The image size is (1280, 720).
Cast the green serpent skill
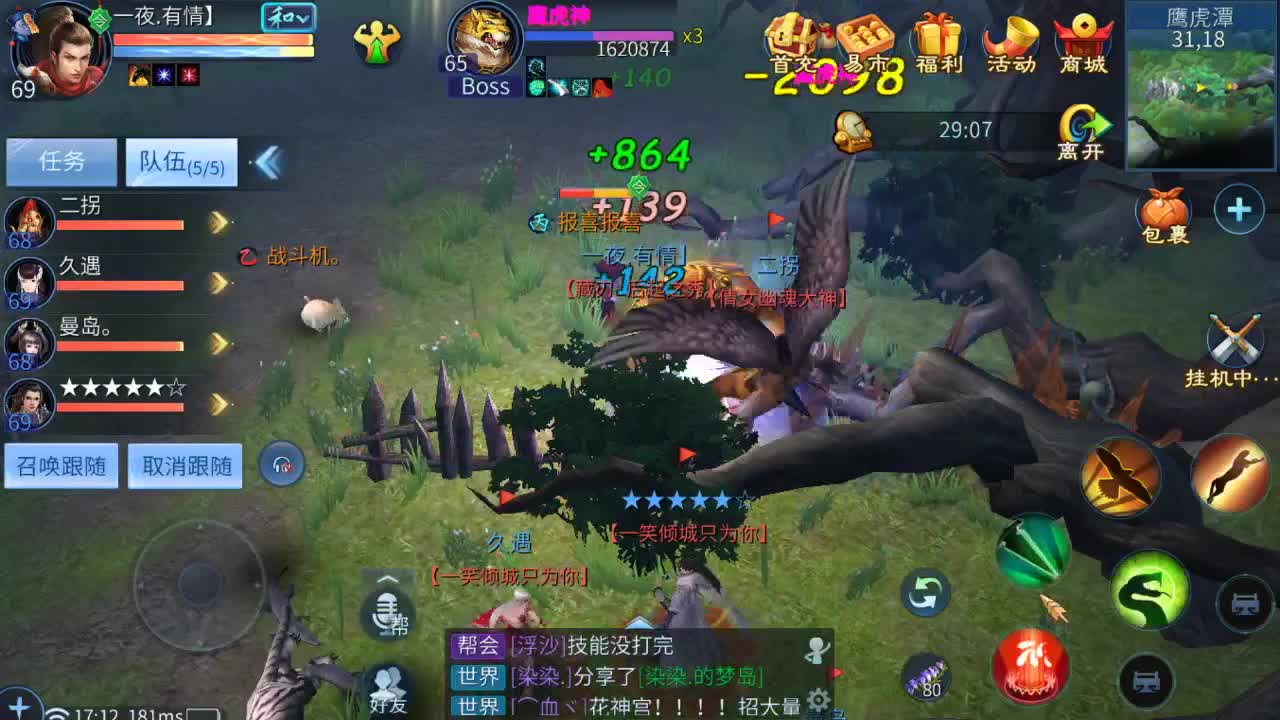click(x=1150, y=592)
